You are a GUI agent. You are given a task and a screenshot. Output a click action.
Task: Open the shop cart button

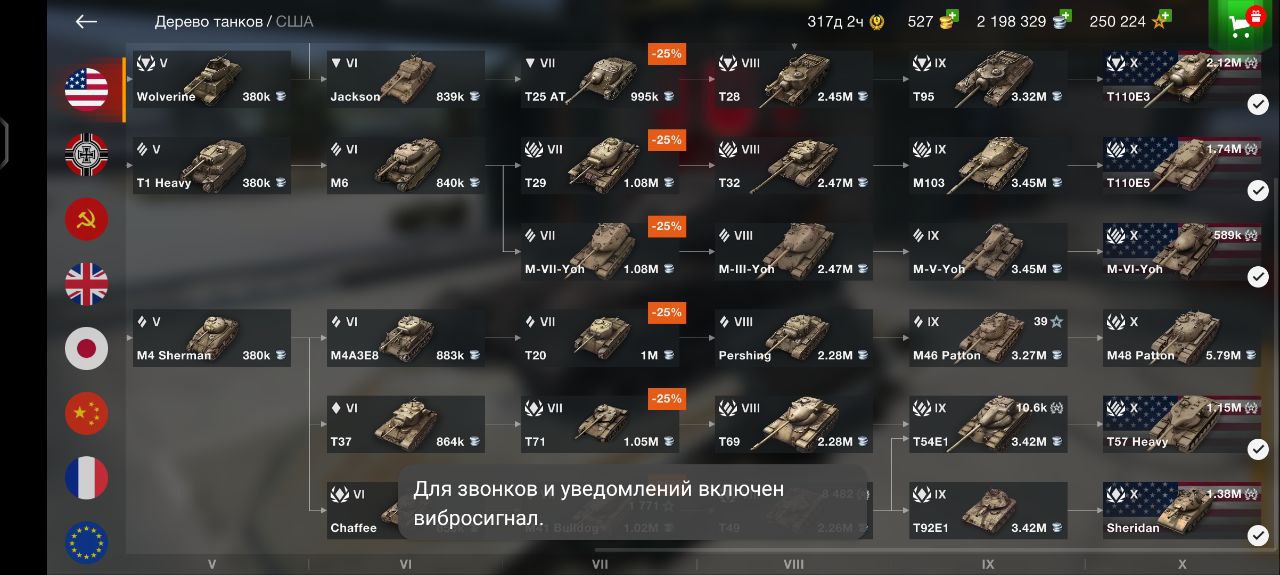[1245, 24]
